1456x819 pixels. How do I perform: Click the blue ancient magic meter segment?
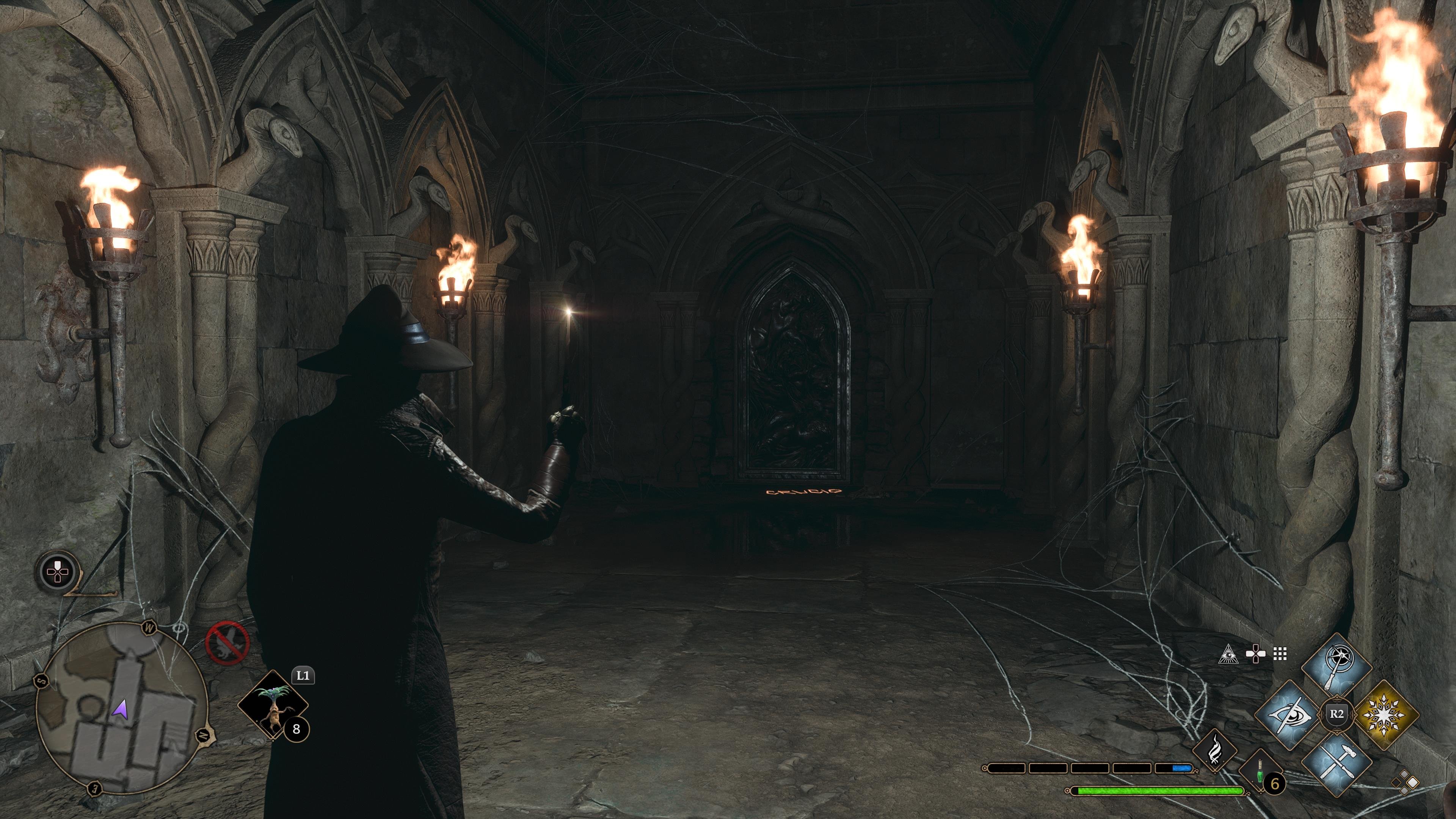1182,769
